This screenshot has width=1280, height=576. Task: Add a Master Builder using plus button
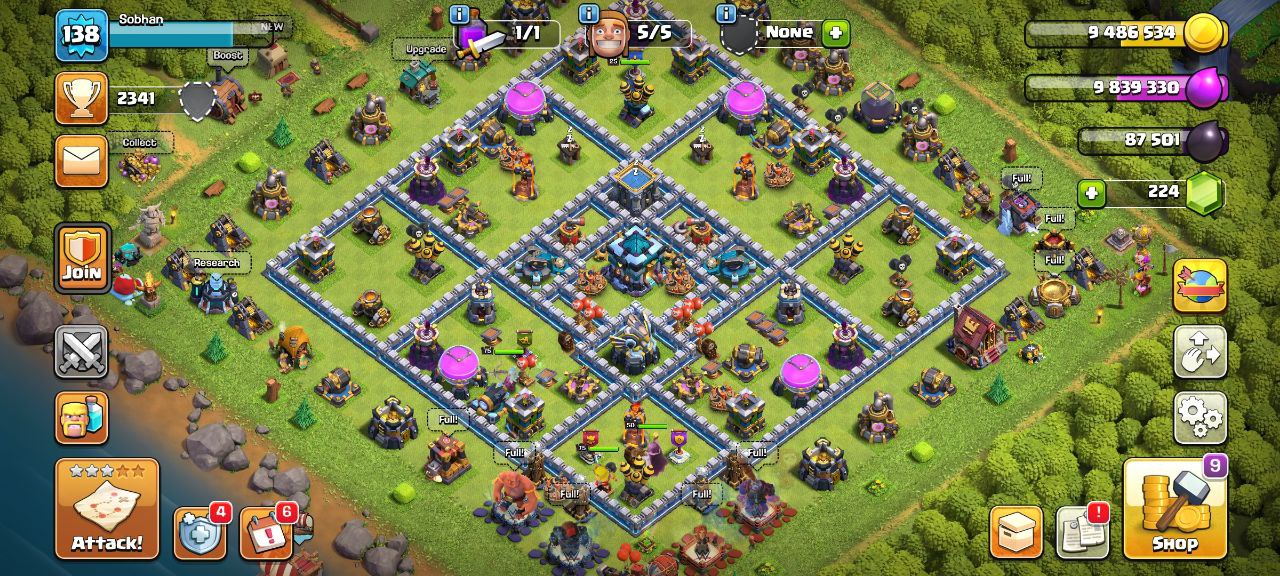click(835, 33)
